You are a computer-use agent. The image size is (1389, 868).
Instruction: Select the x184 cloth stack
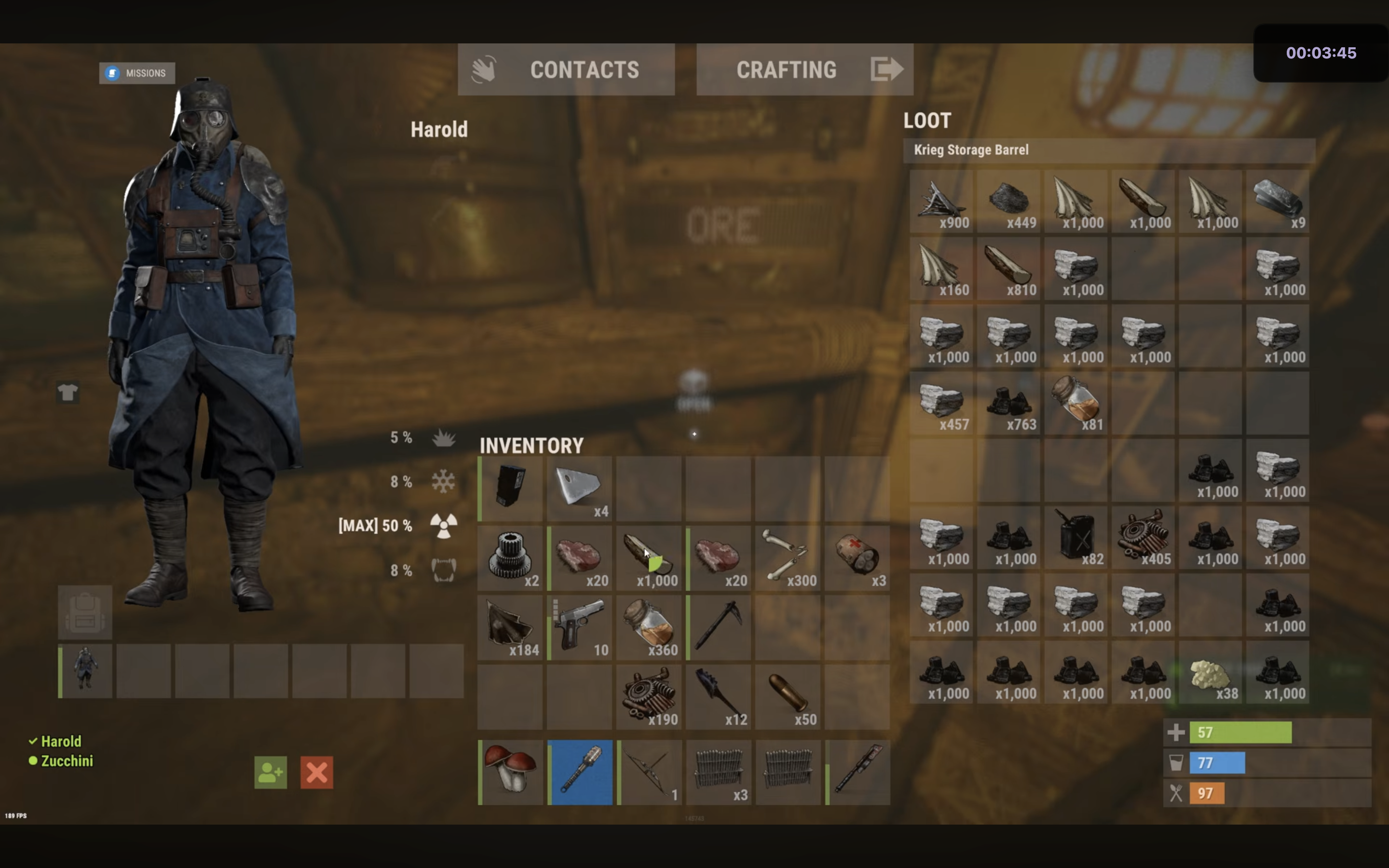click(x=510, y=627)
